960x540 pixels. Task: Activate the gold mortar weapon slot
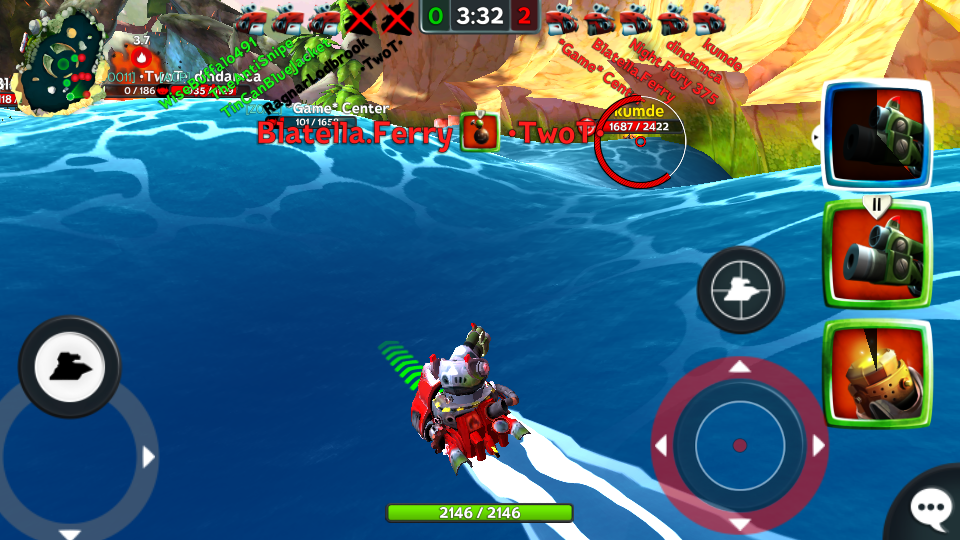click(877, 374)
